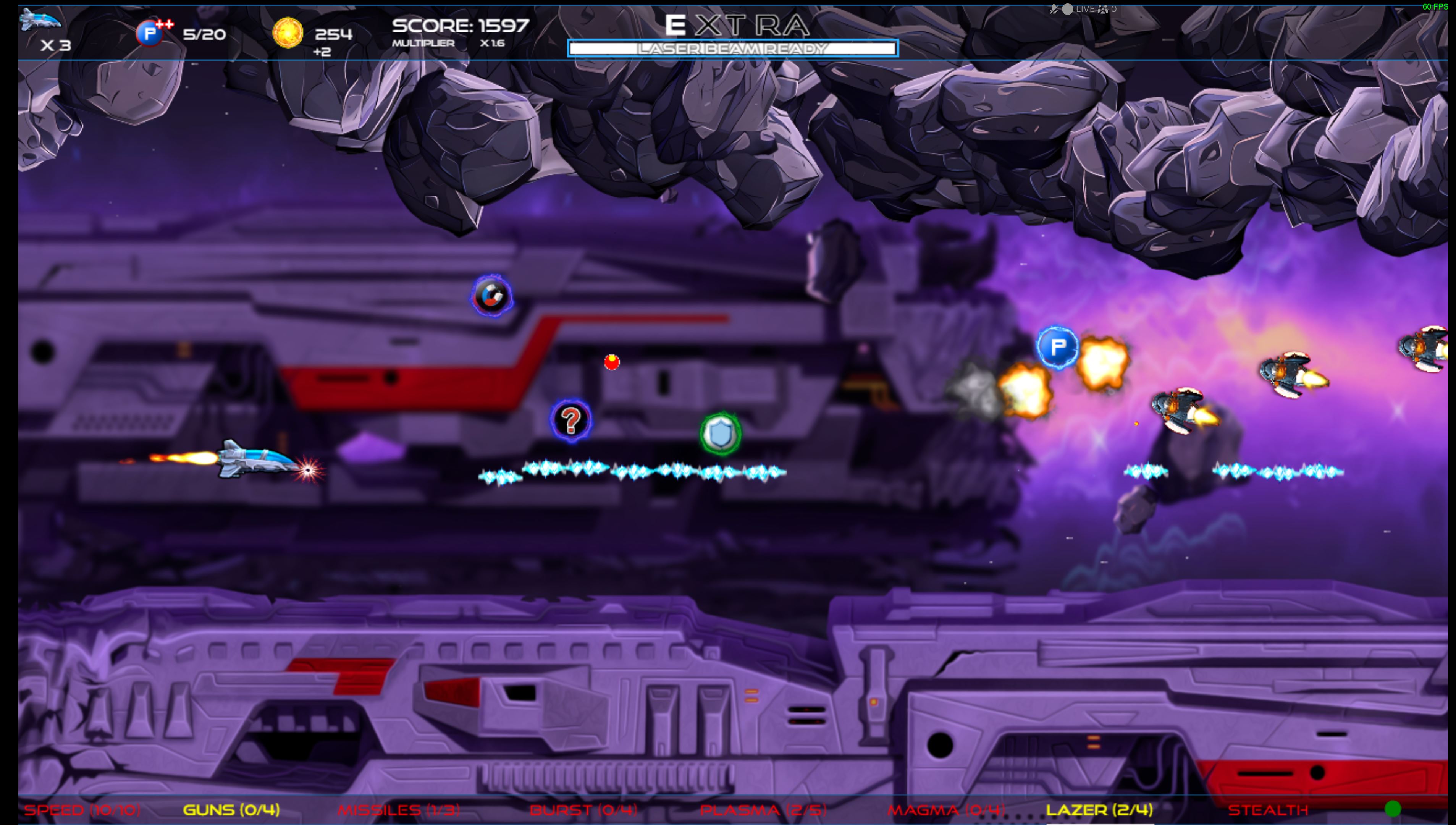Image resolution: width=1456 pixels, height=825 pixels.
Task: Toggle the muted microphone in the stream overlay
Action: (1054, 9)
